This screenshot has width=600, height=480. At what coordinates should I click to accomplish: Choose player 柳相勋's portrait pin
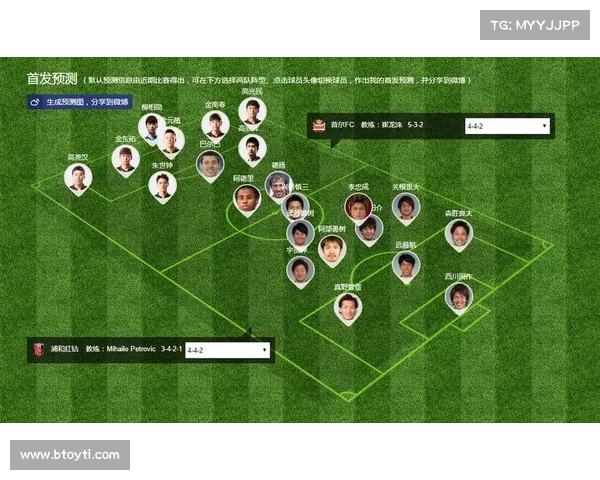pyautogui.click(x=152, y=127)
